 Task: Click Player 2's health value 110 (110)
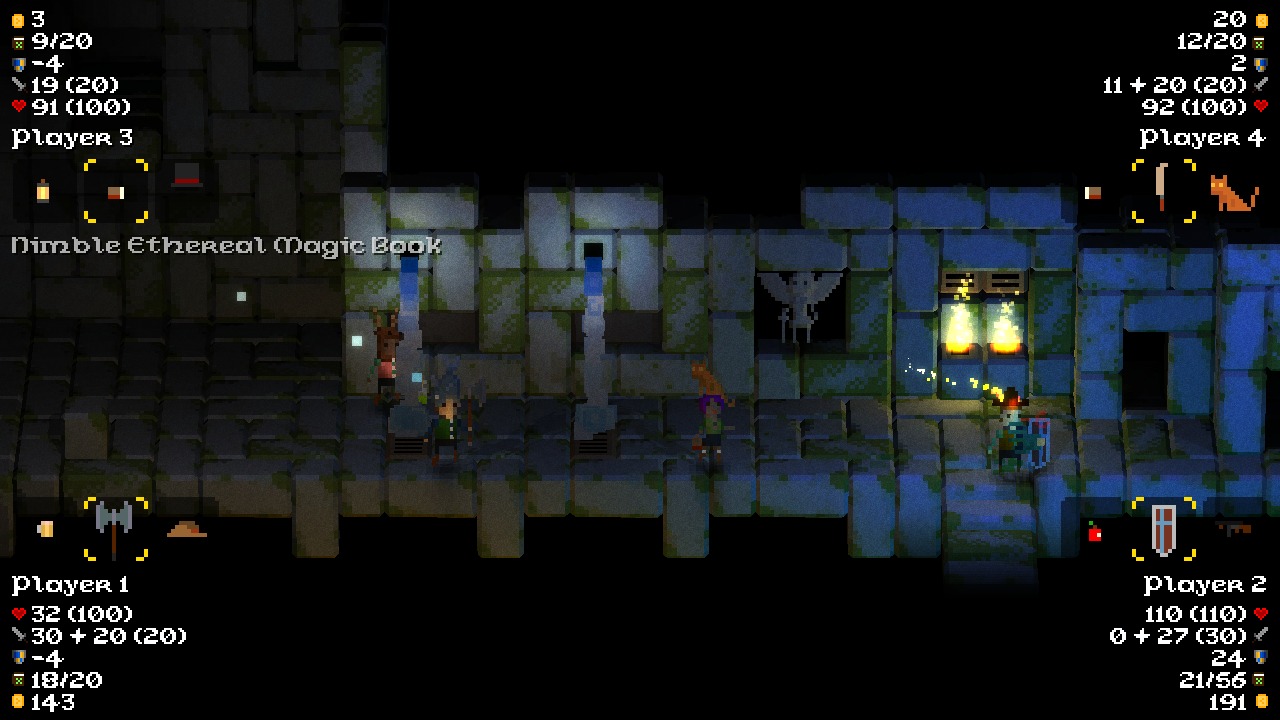pyautogui.click(x=1193, y=614)
